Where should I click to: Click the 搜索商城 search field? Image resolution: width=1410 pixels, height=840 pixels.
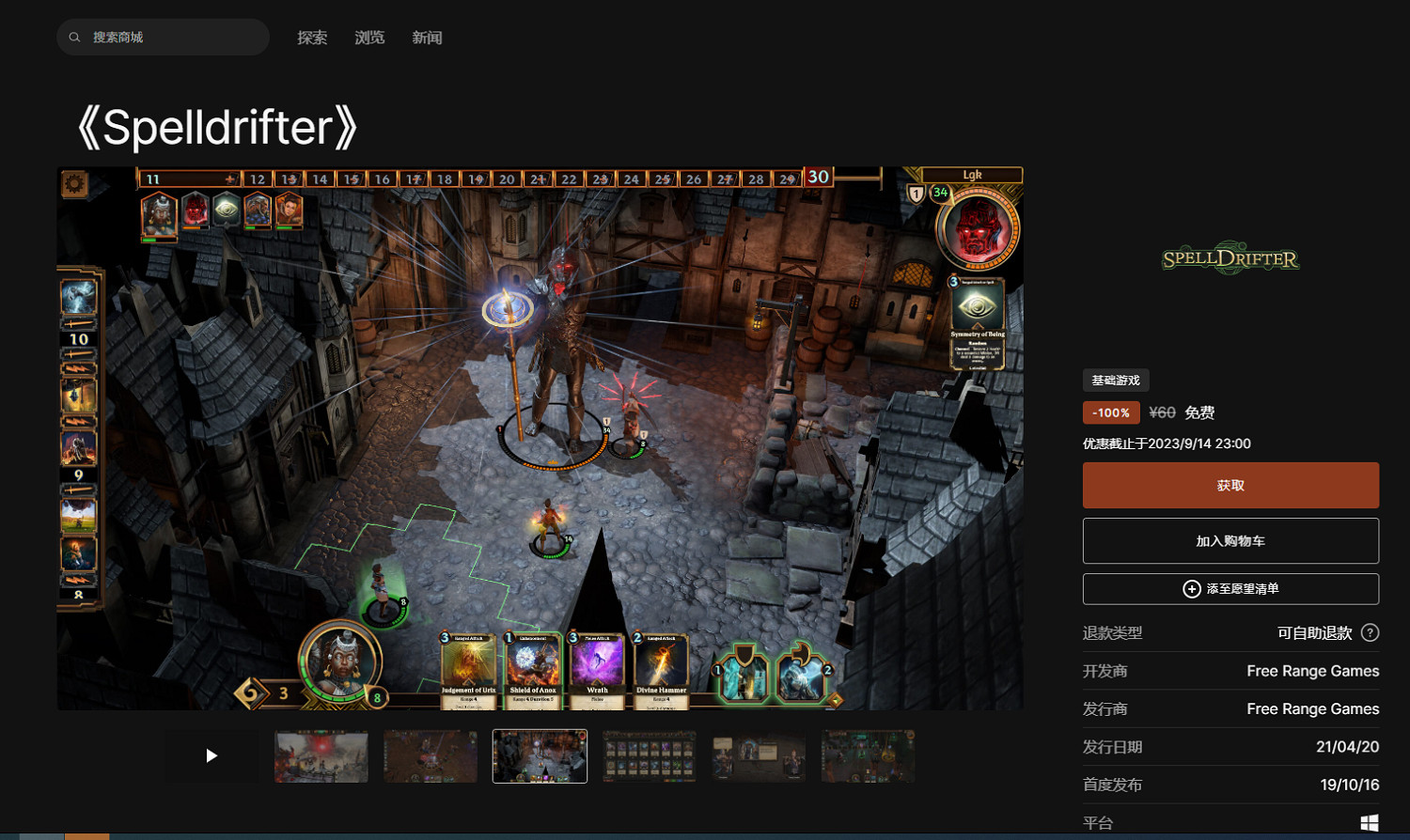coord(160,36)
